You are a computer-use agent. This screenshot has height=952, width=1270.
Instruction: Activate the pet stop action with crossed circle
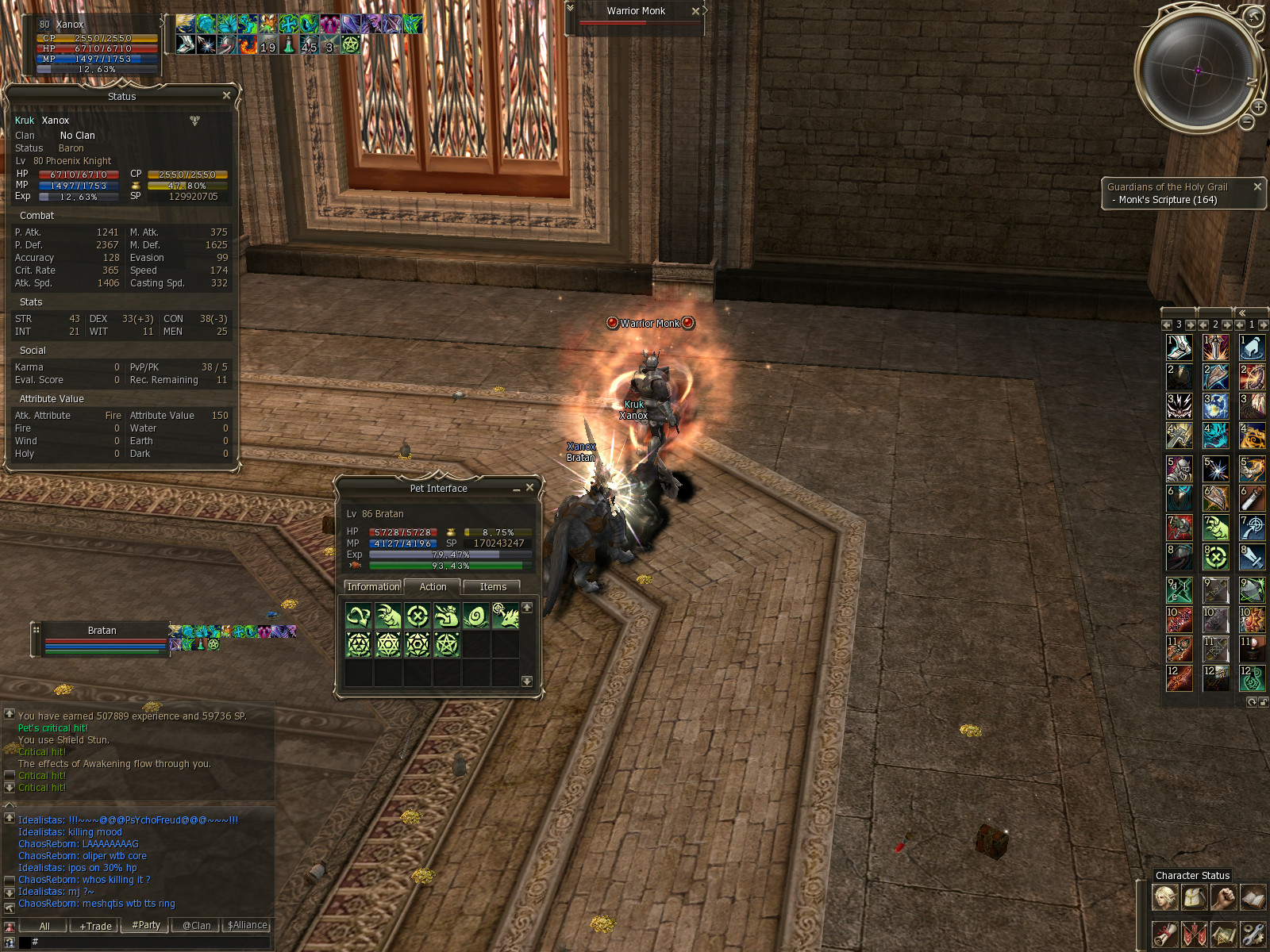coord(418,616)
